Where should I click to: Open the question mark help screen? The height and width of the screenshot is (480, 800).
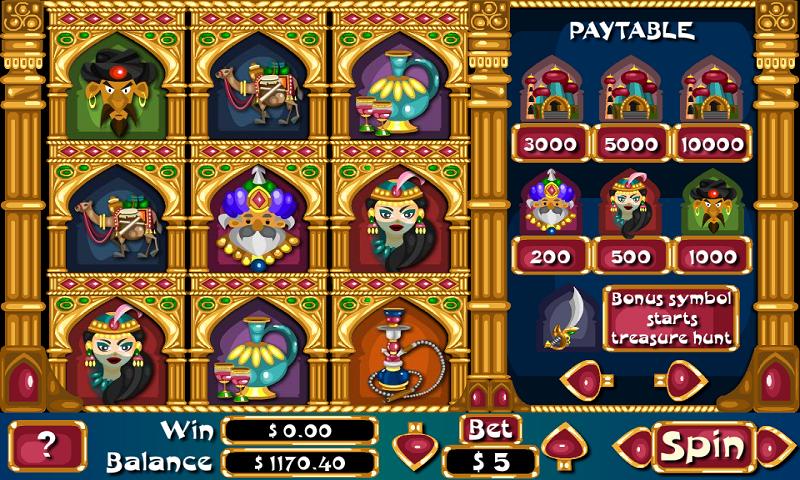click(47, 446)
